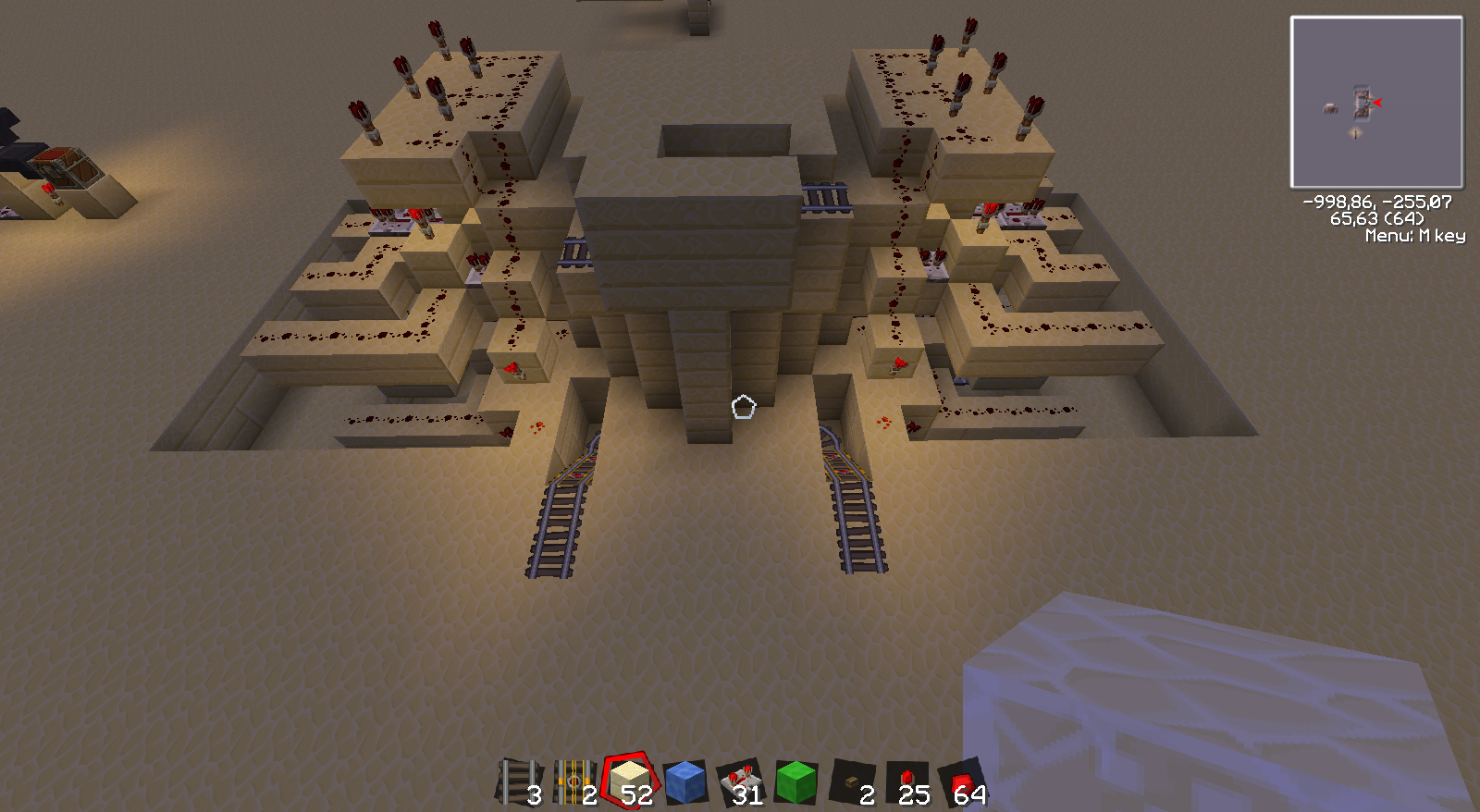Click the minimap in the corner
The width and height of the screenshot is (1480, 812).
coord(1376,103)
